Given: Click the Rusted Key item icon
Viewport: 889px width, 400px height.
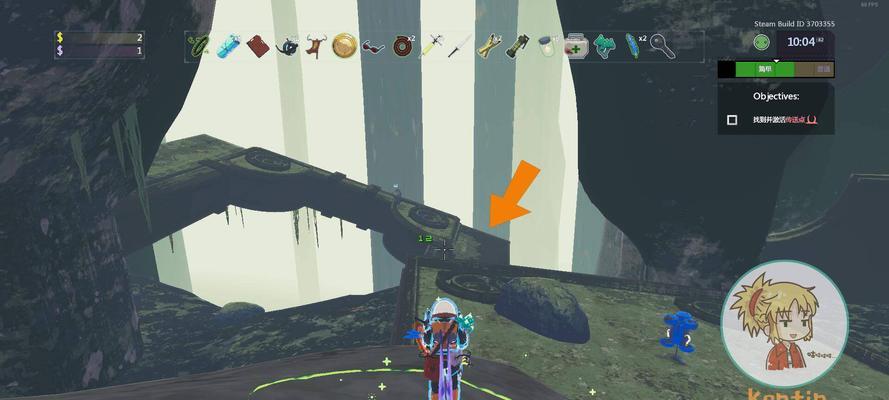Looking at the screenshot, I should 662,46.
